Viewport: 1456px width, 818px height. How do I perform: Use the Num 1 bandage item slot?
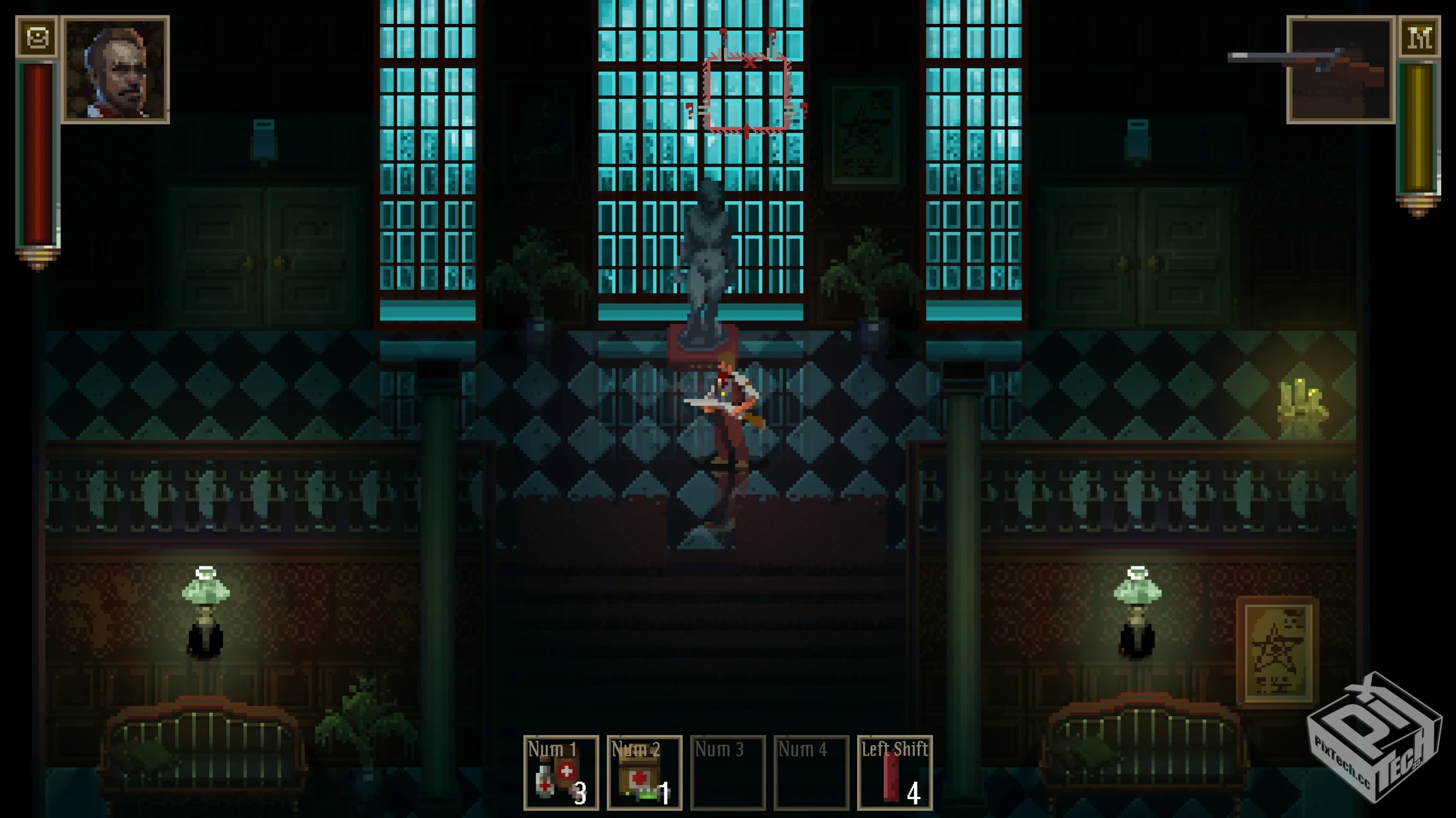pyautogui.click(x=561, y=773)
